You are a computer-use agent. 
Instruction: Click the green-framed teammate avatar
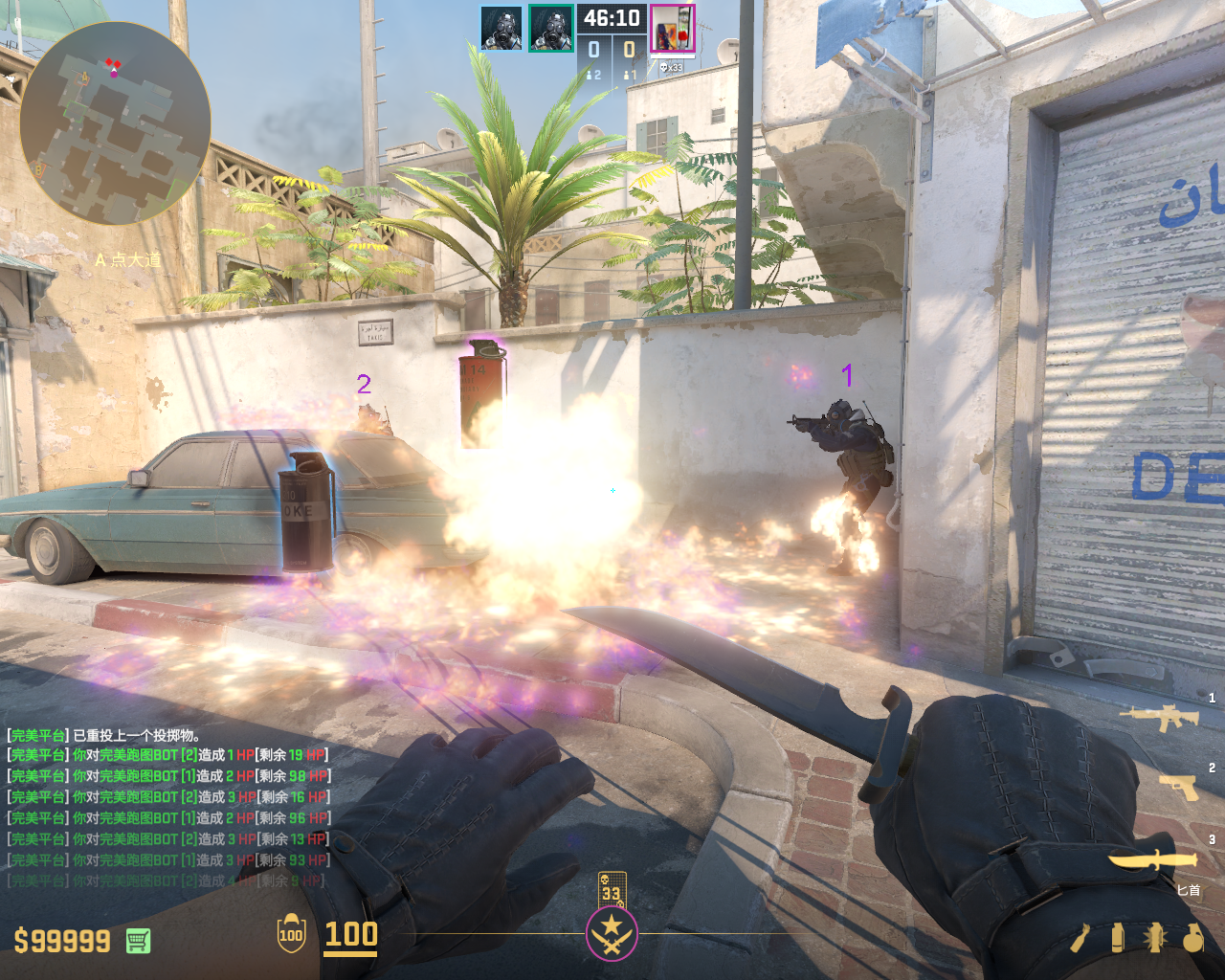click(550, 28)
